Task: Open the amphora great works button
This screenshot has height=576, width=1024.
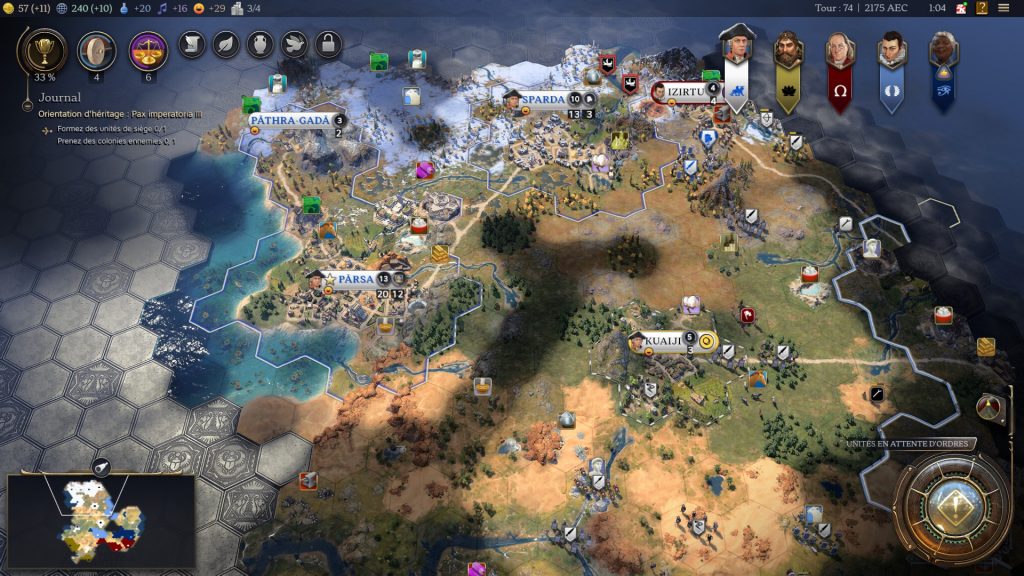Action: [260, 44]
